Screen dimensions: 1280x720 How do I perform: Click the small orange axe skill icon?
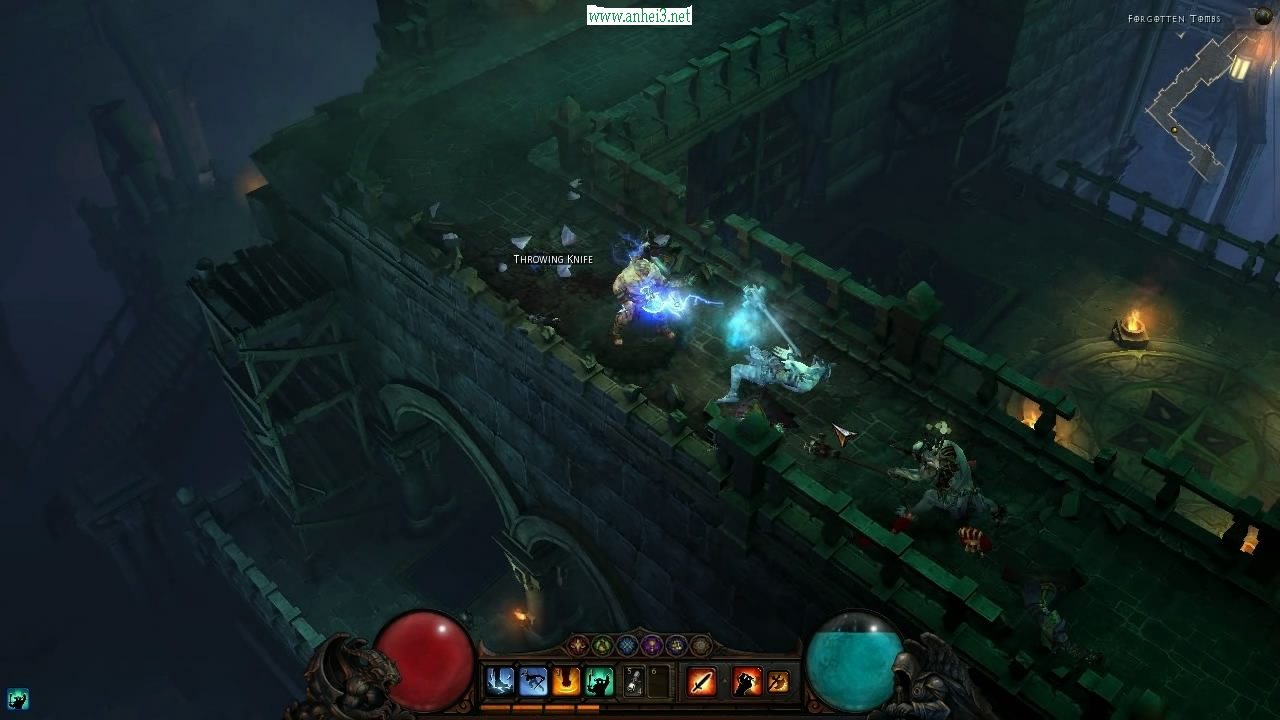[778, 682]
